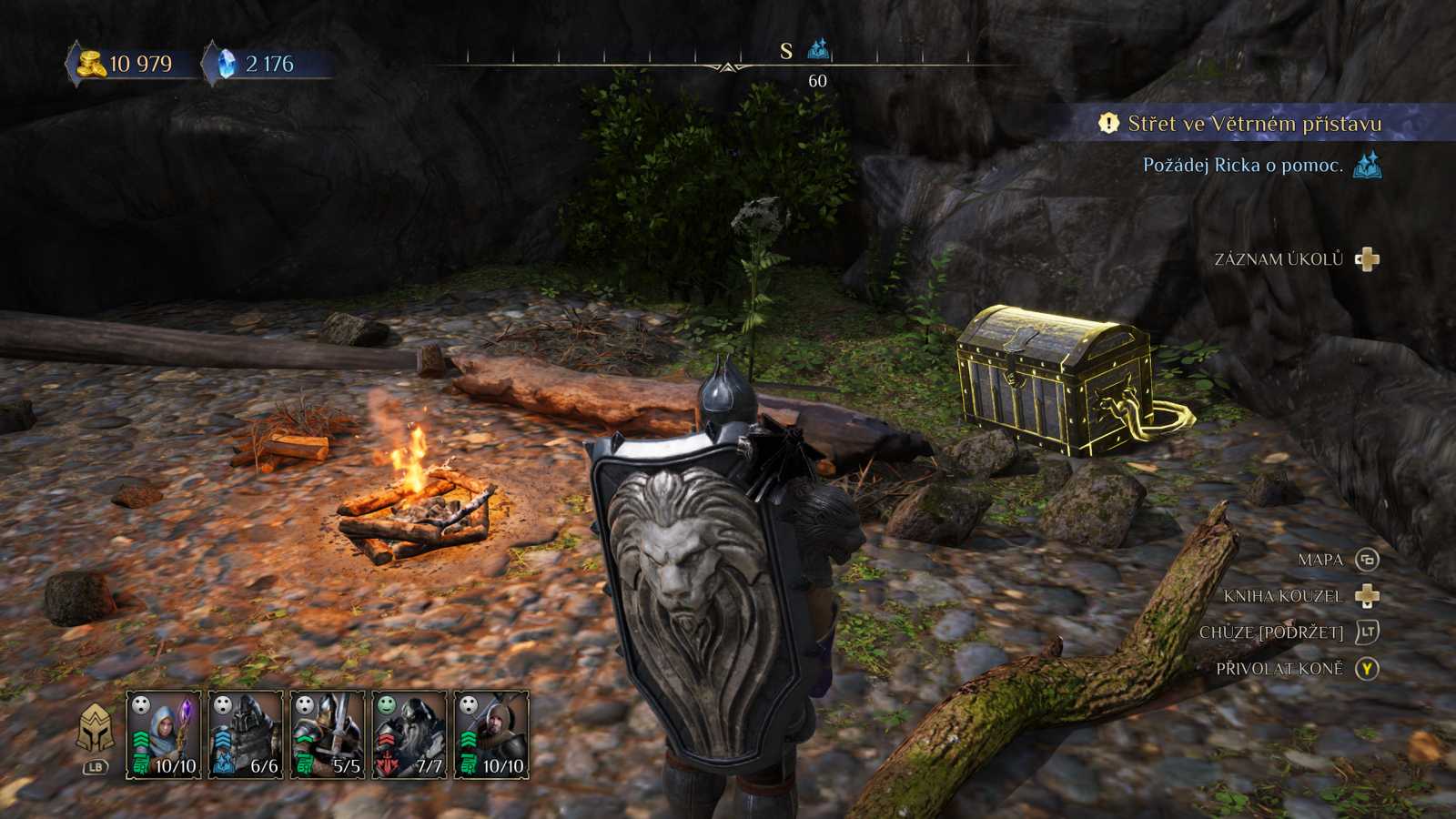The width and height of the screenshot is (1456, 819).
Task: Select the hooded mage unit portrait
Action: 164,734
